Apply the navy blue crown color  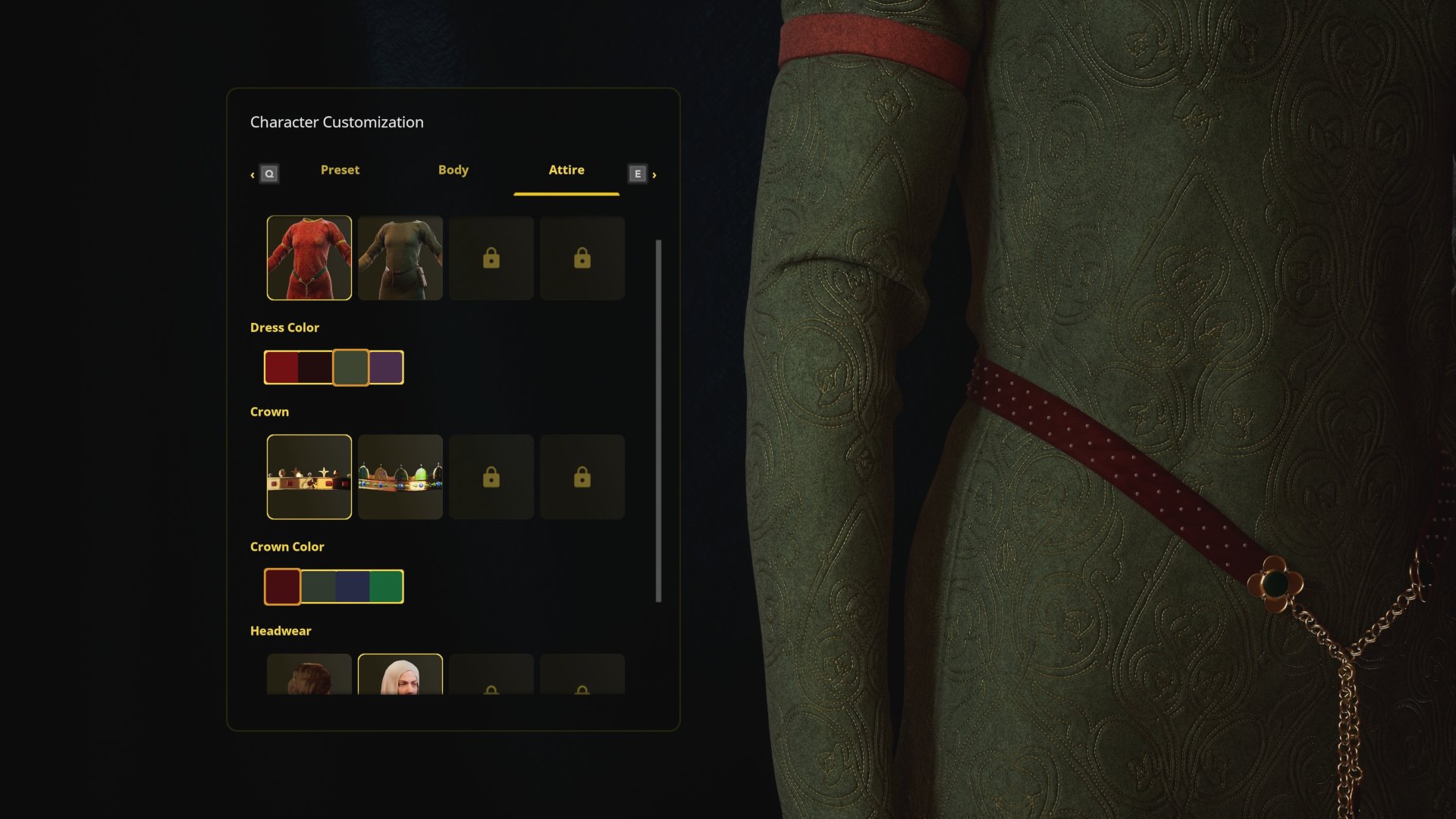click(x=352, y=587)
